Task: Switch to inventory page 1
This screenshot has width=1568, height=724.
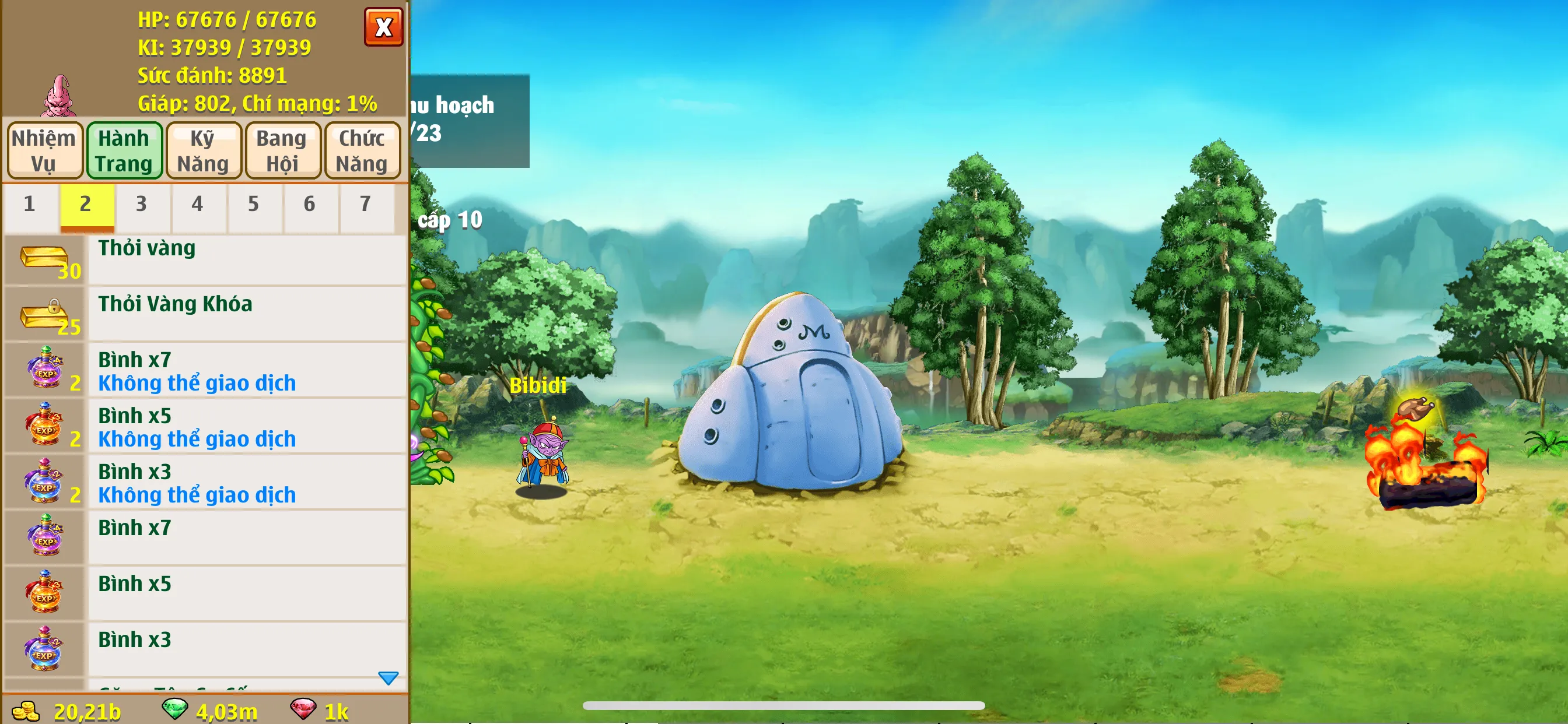Action: [30, 205]
